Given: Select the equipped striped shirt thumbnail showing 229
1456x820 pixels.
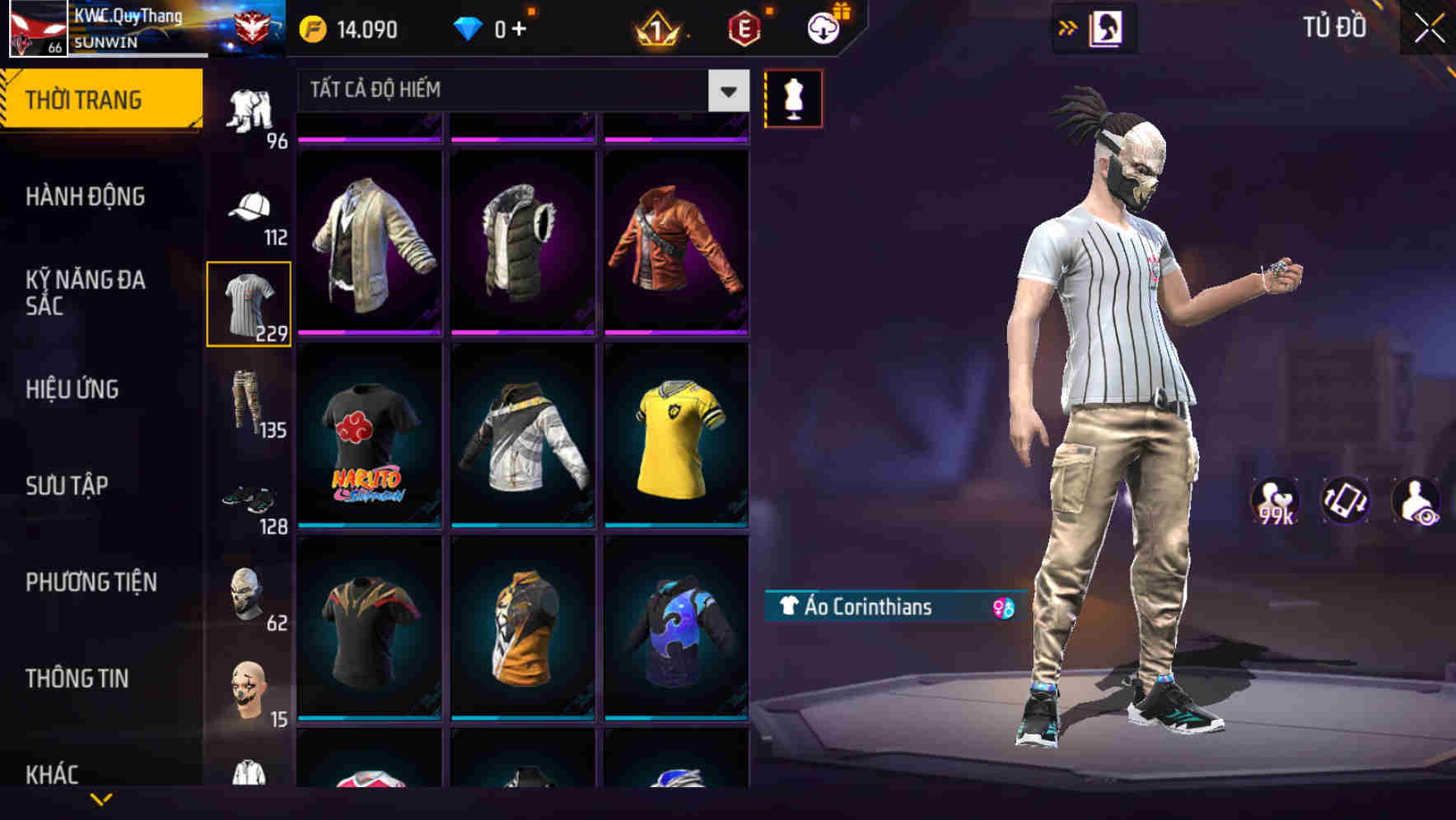Looking at the screenshot, I should (250, 305).
